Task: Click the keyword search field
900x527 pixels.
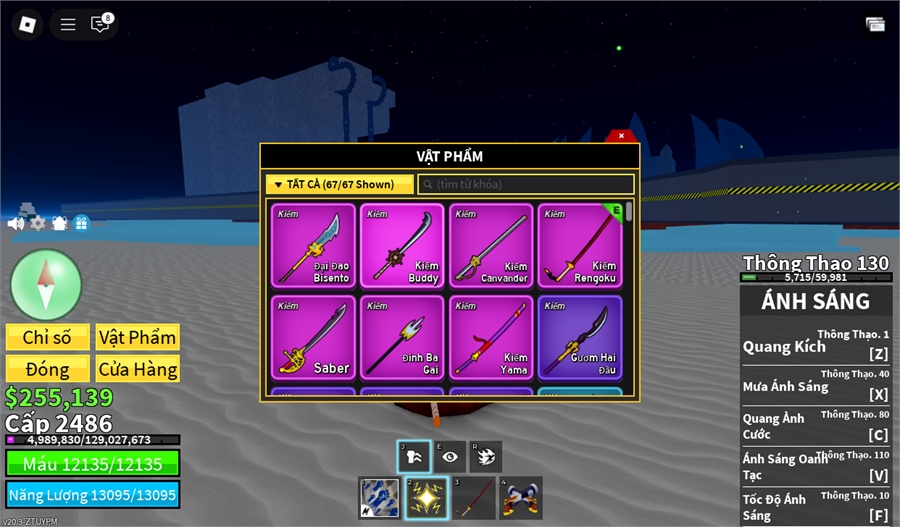Action: [x=526, y=185]
